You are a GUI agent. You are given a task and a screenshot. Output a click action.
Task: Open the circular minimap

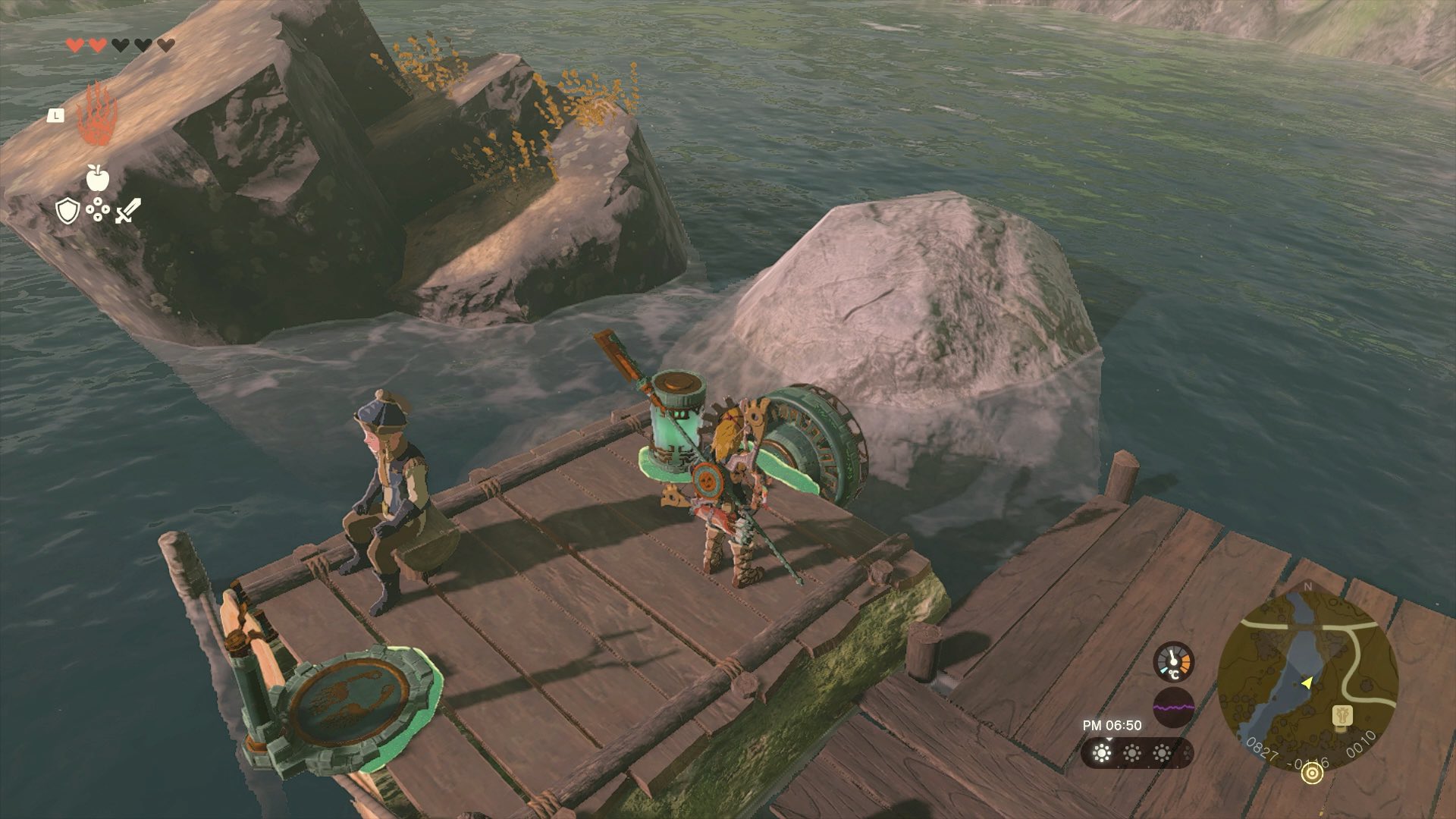pyautogui.click(x=1307, y=680)
